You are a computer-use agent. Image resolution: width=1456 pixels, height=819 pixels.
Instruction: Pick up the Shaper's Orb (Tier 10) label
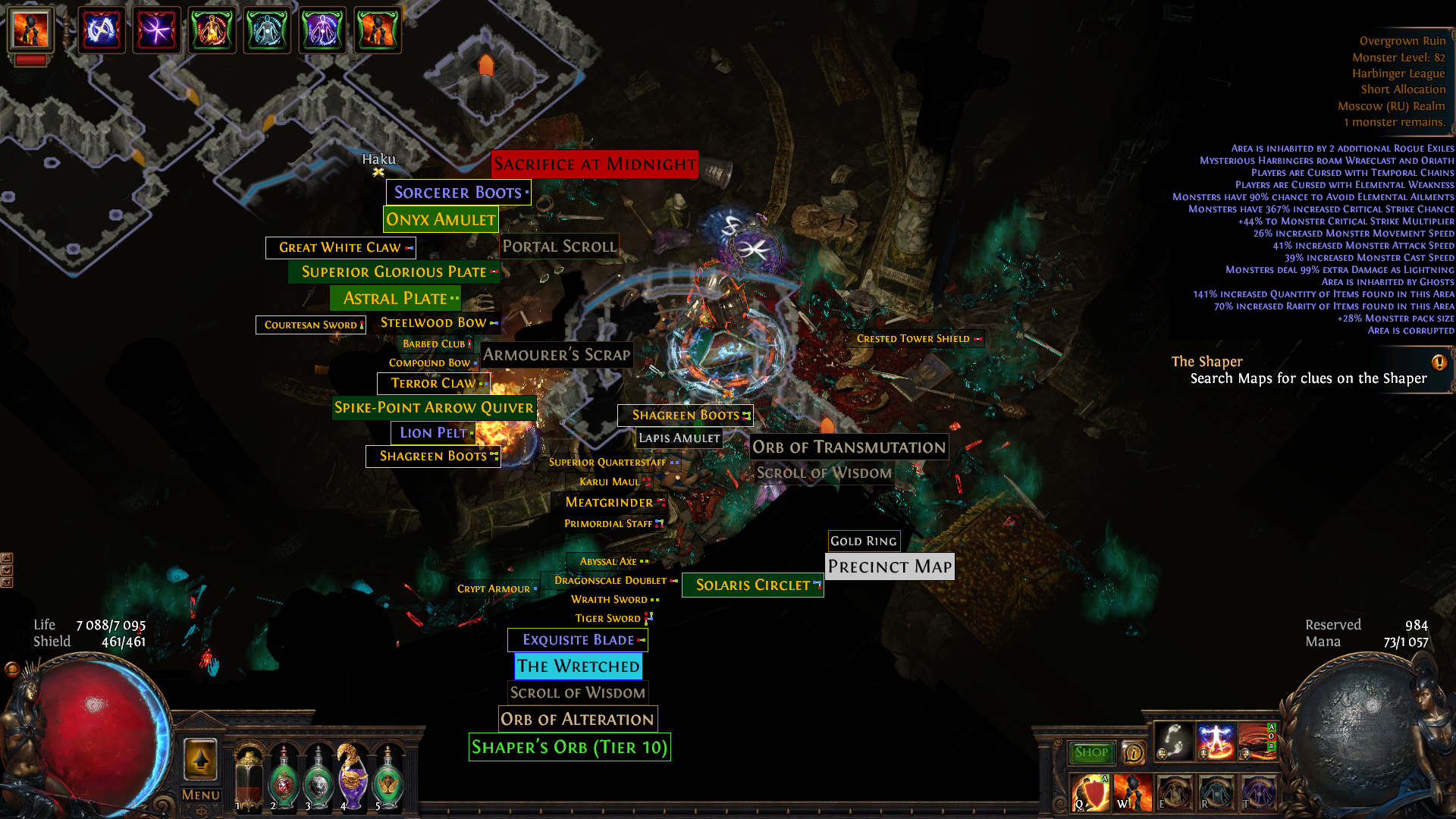coord(570,748)
